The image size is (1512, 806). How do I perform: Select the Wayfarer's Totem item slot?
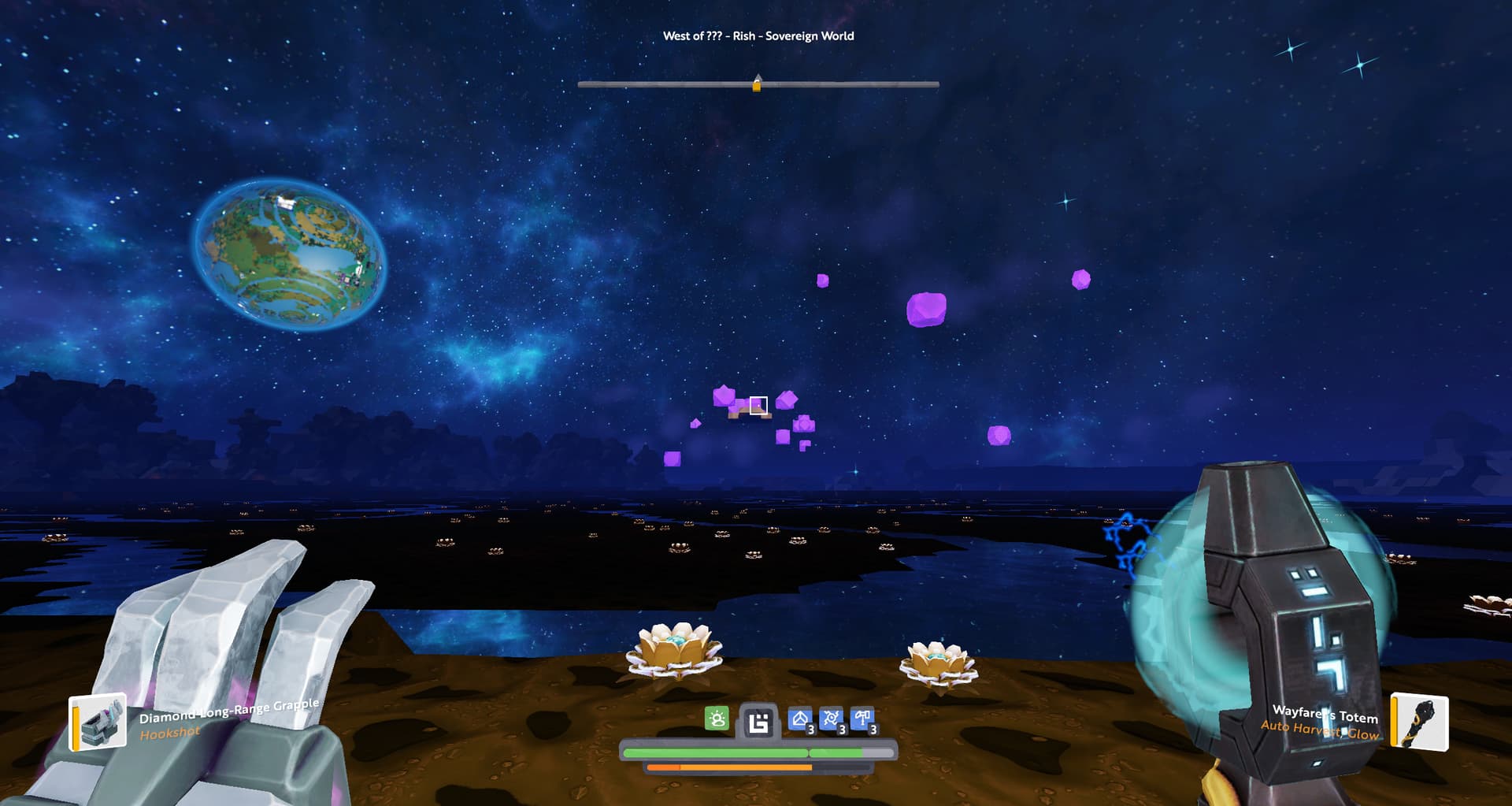(x=1419, y=721)
